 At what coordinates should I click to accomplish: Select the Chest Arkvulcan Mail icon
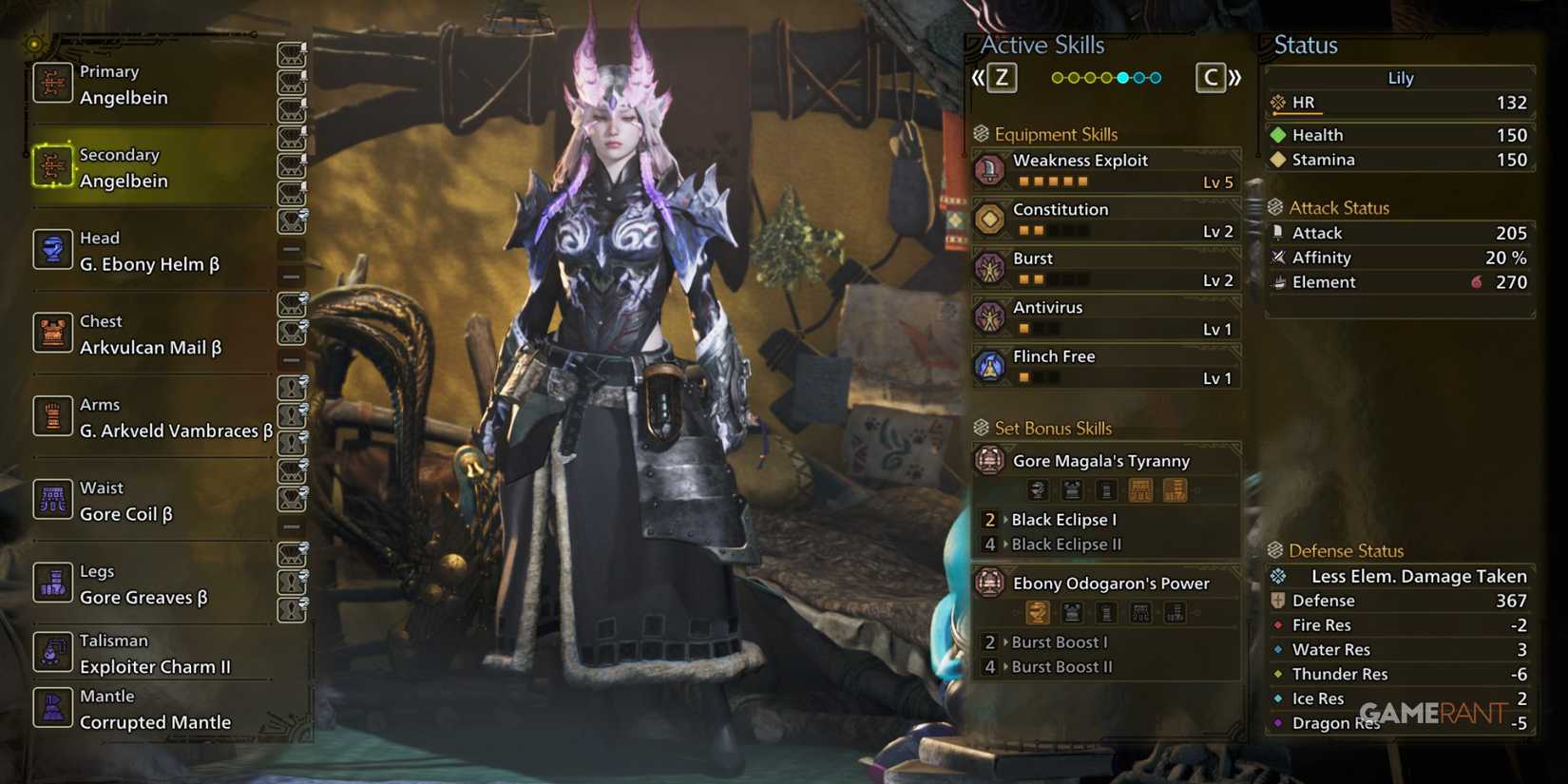coord(53,333)
